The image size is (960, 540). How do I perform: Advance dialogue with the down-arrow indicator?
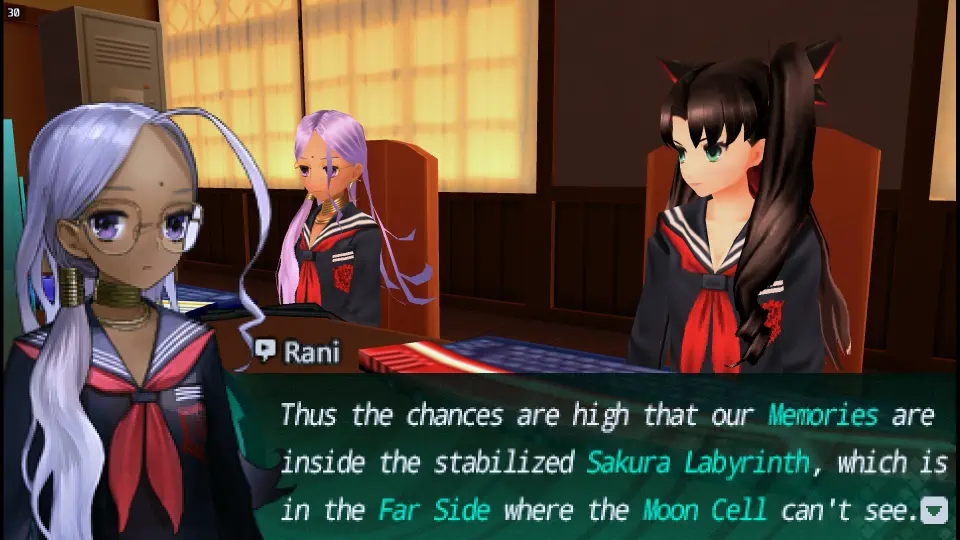[x=934, y=511]
